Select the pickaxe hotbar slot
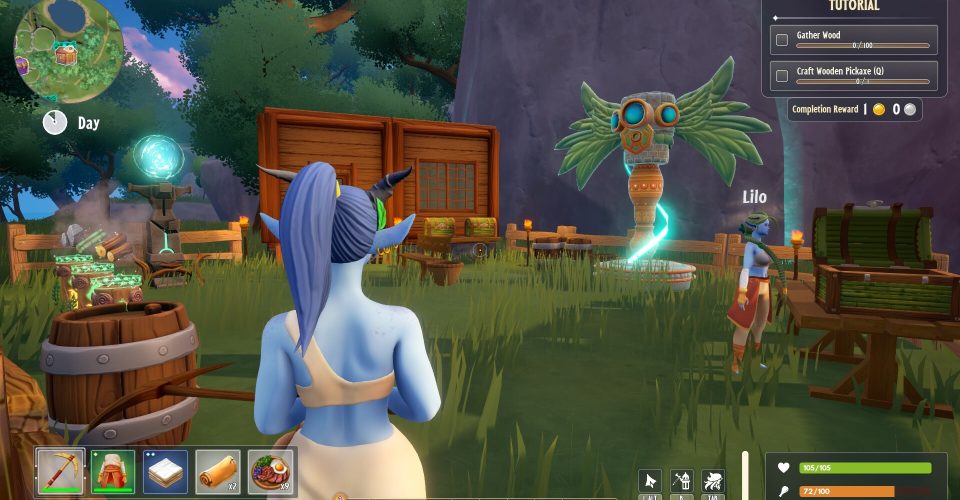The image size is (960, 500). [61, 471]
